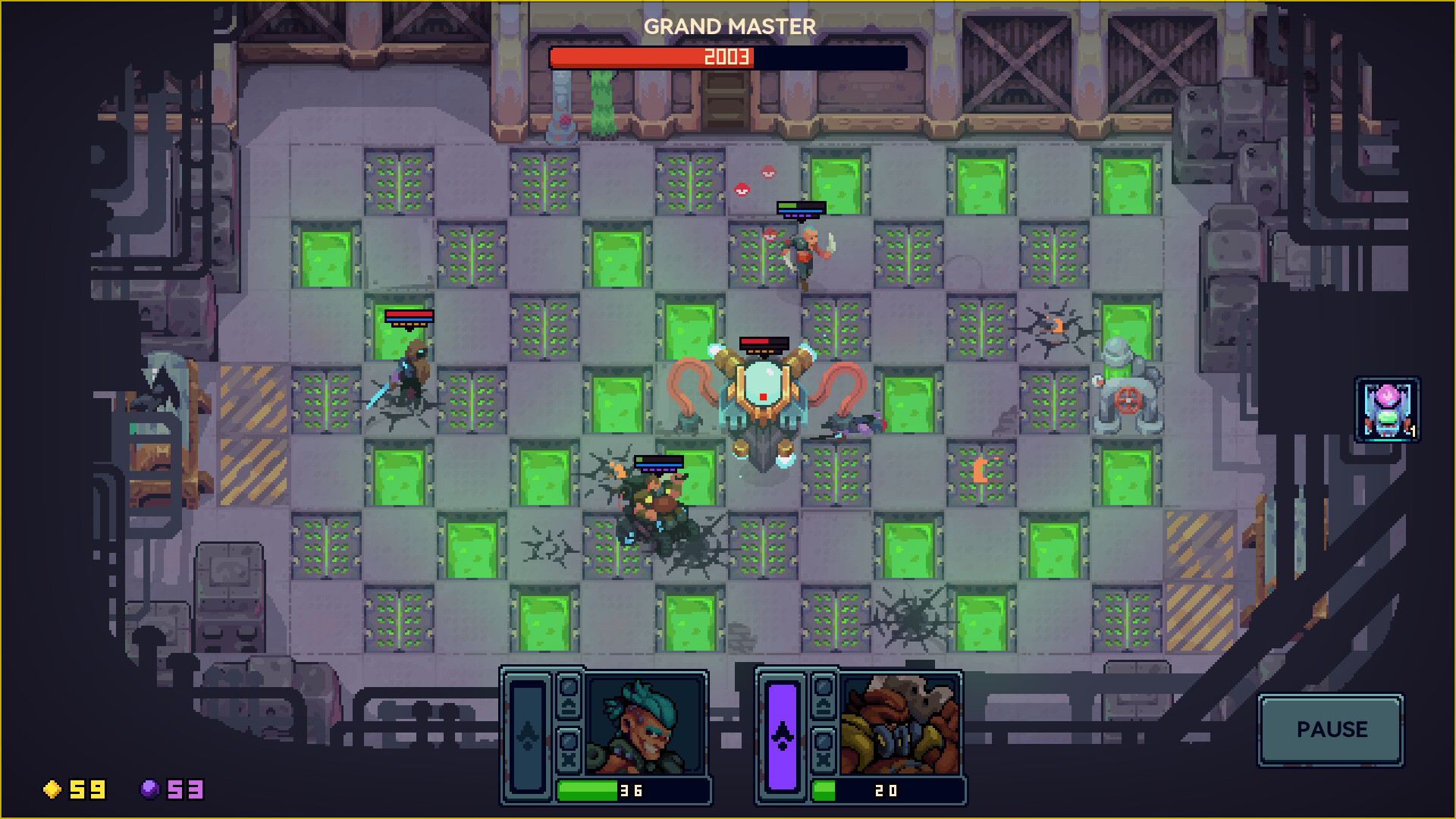Viewport: 1456px width, 819px height.
Task: Click the up-arrow icon beside the mercenary portrait
Action: pos(569,704)
